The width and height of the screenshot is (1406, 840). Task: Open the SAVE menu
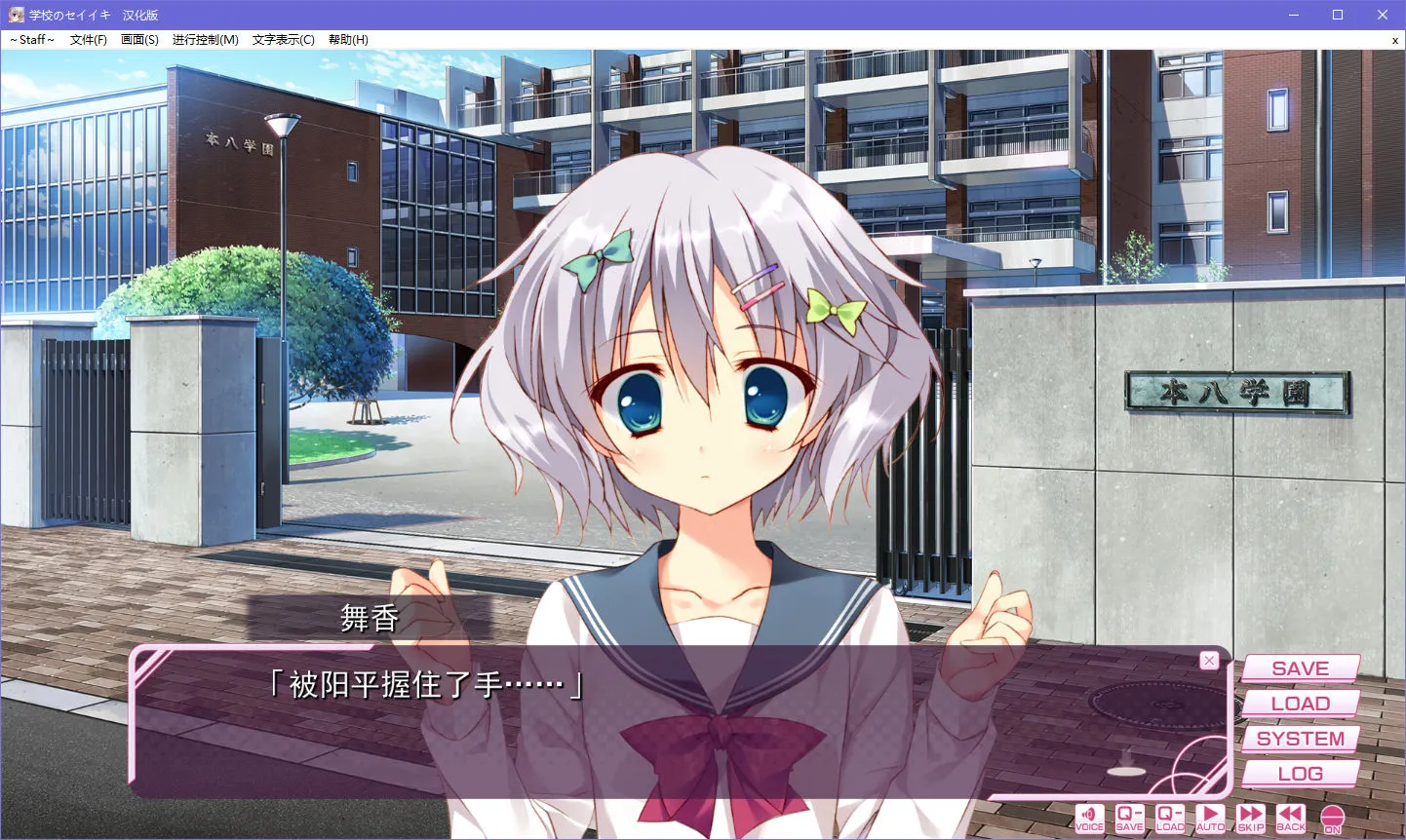point(1300,668)
